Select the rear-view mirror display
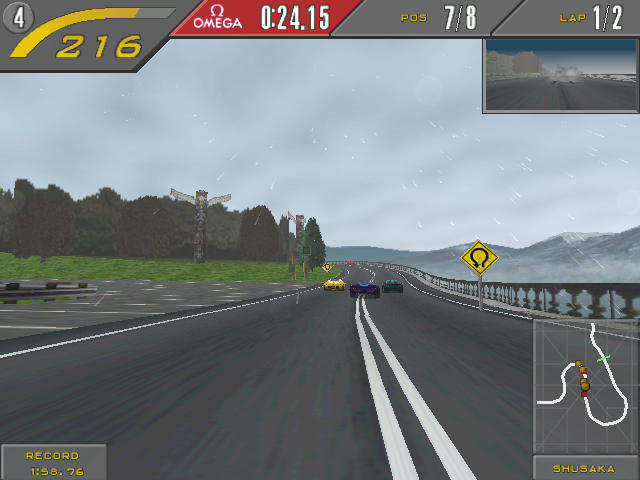Viewport: 640px width, 480px height. click(560, 76)
